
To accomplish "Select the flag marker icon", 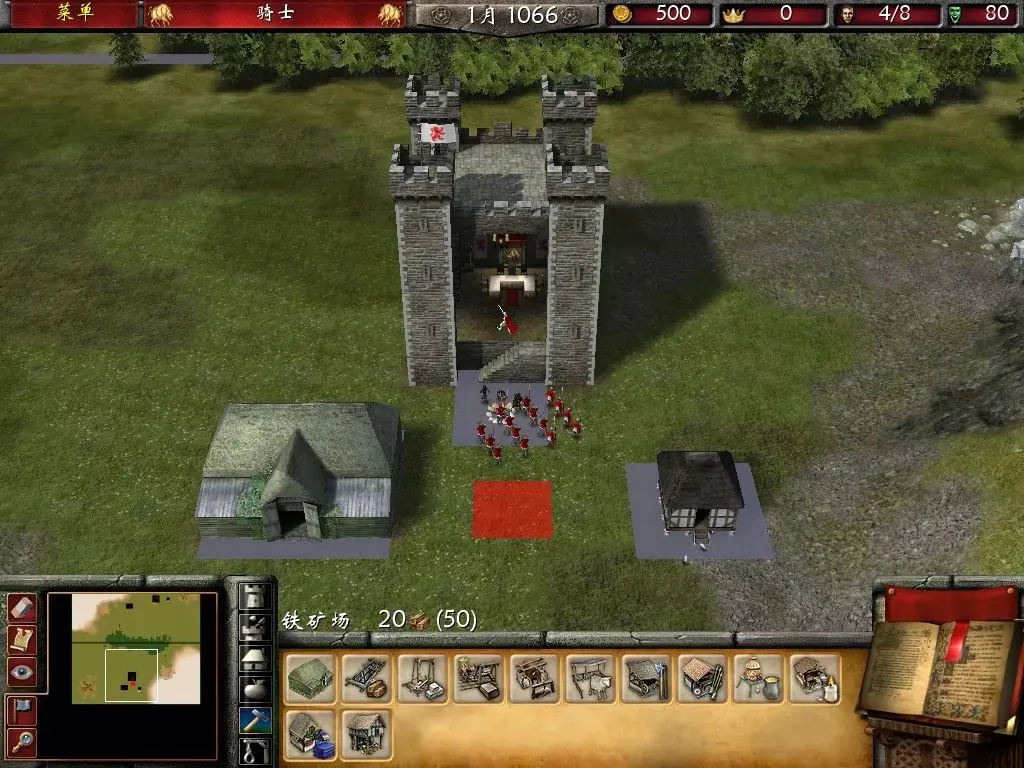I will tap(22, 709).
